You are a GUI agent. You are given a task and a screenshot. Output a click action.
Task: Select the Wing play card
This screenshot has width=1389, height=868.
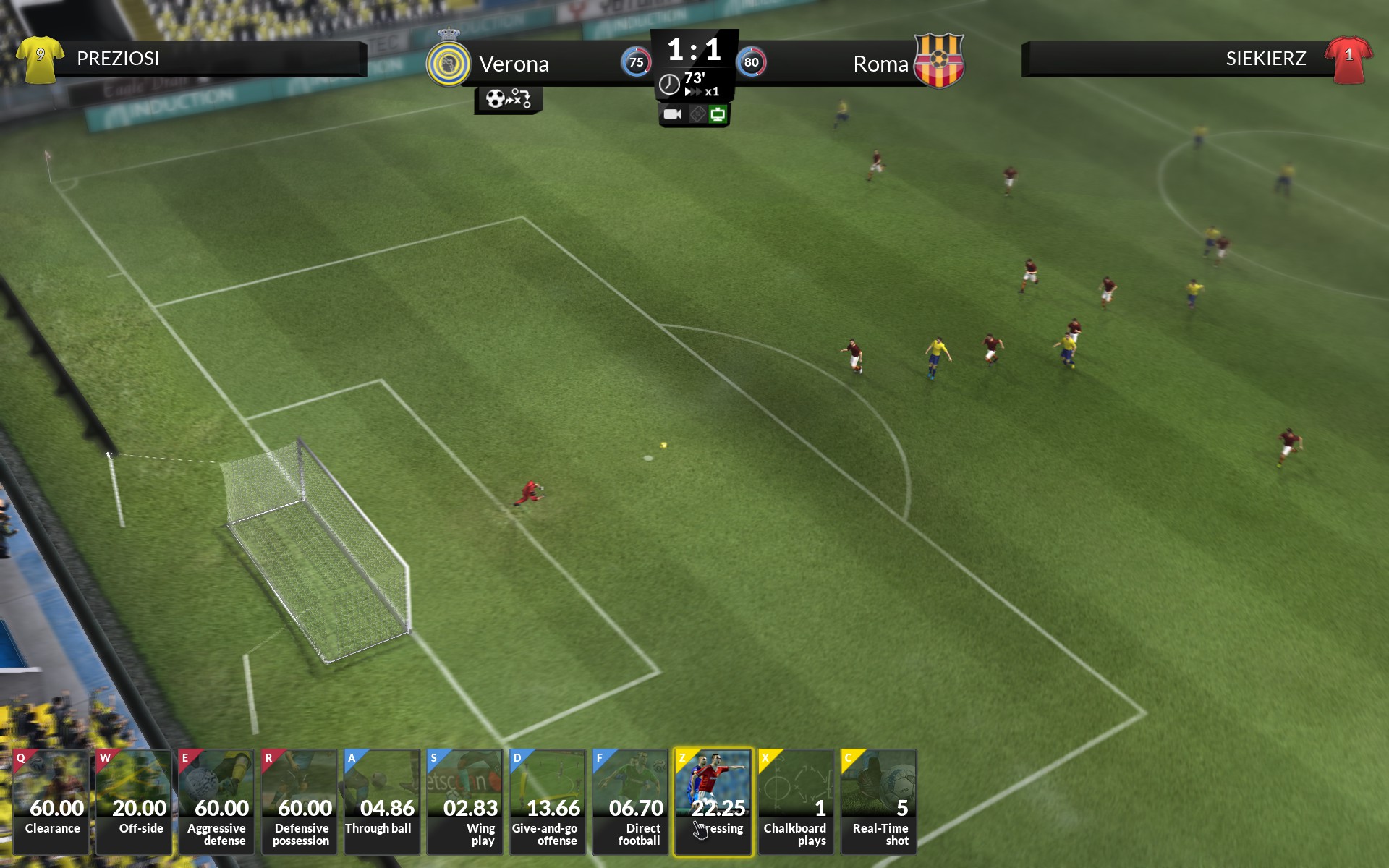464,801
